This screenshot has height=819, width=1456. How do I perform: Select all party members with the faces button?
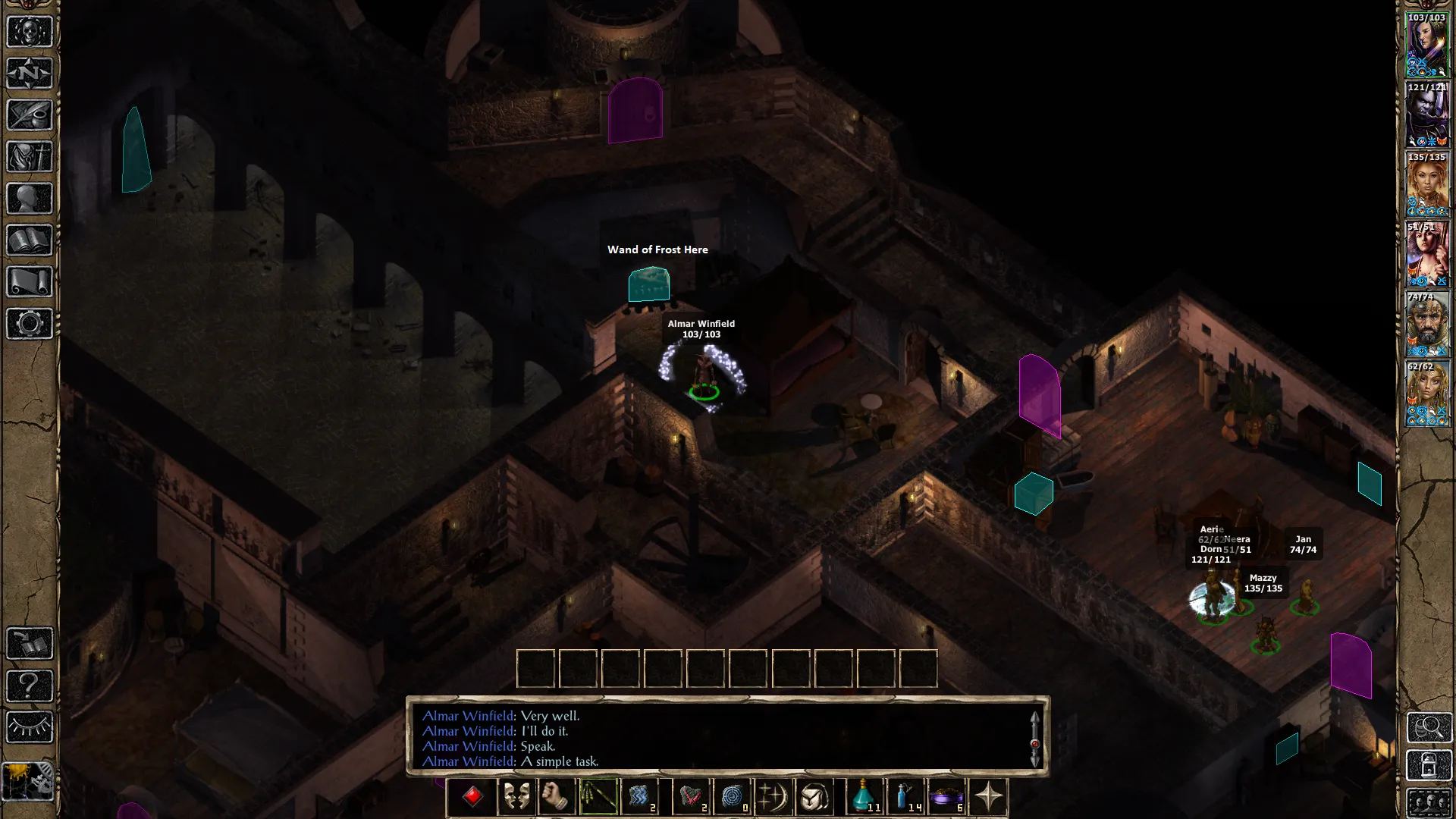pos(1429,803)
